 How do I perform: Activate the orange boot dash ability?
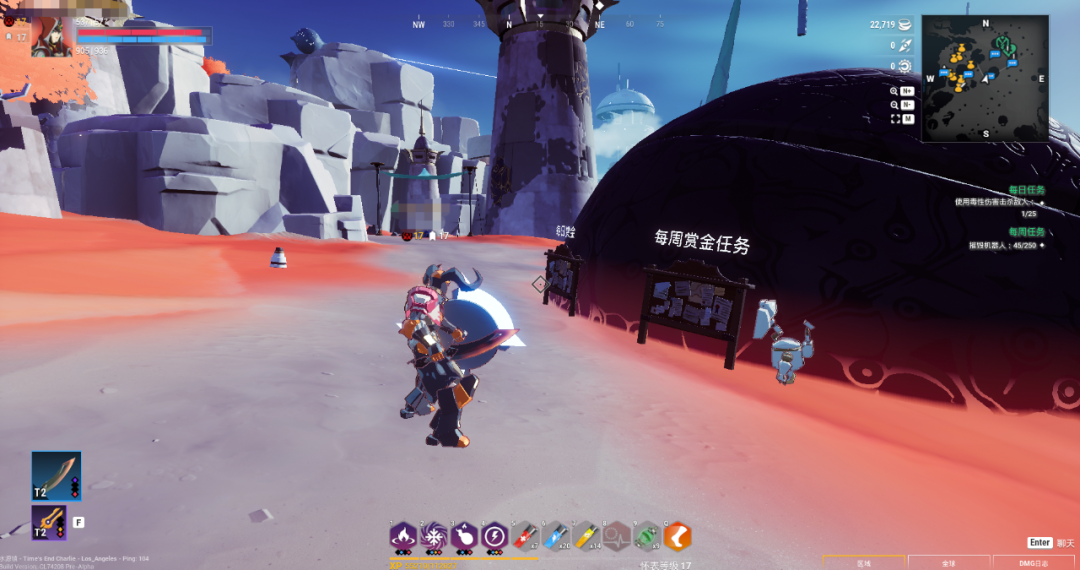(678, 537)
